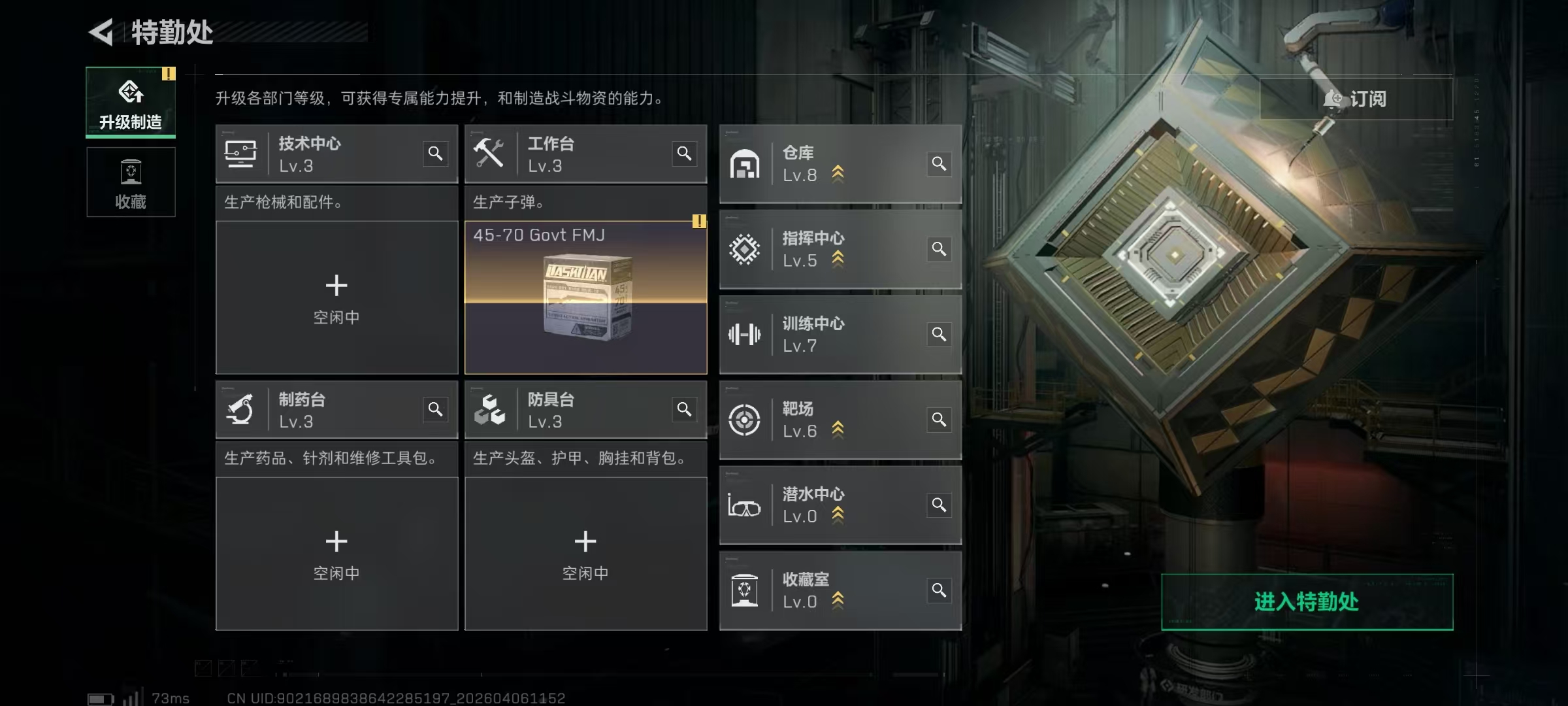Go back using the arrow beside 特勤处
This screenshot has width=1568, height=706.
[x=102, y=32]
